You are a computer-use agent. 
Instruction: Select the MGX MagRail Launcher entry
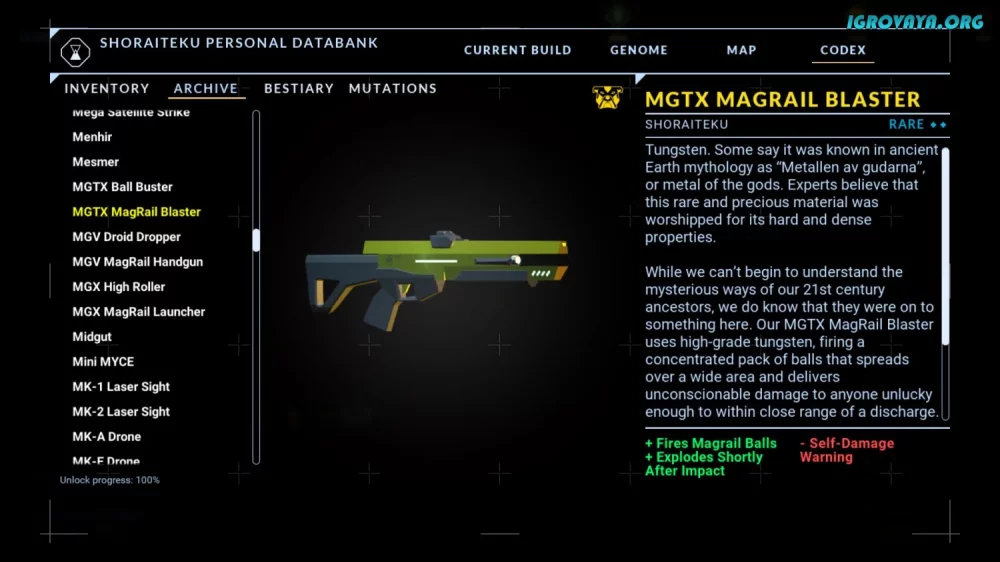click(138, 312)
